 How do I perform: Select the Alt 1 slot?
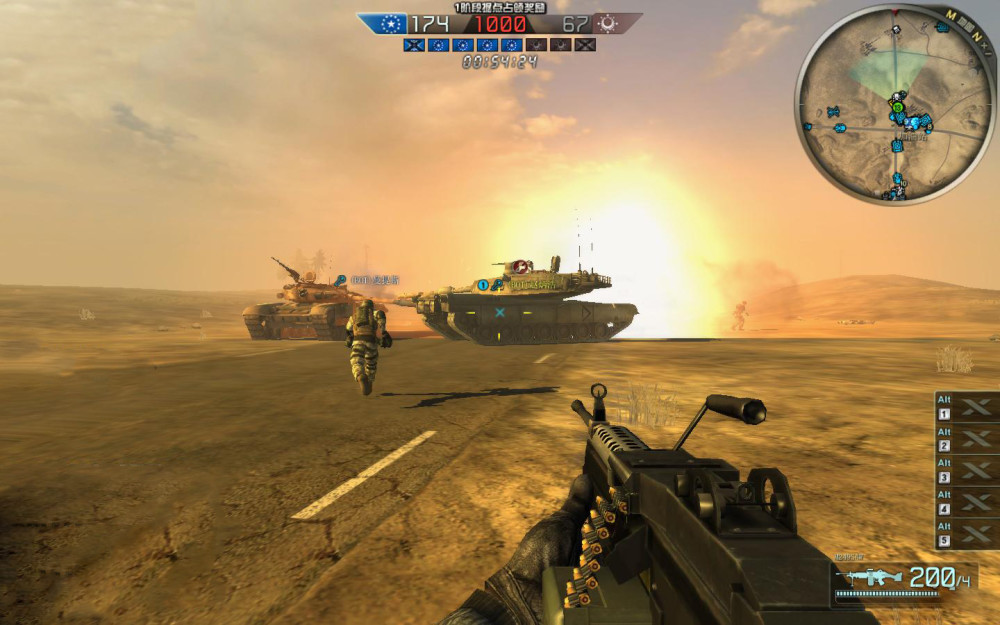(x=966, y=407)
